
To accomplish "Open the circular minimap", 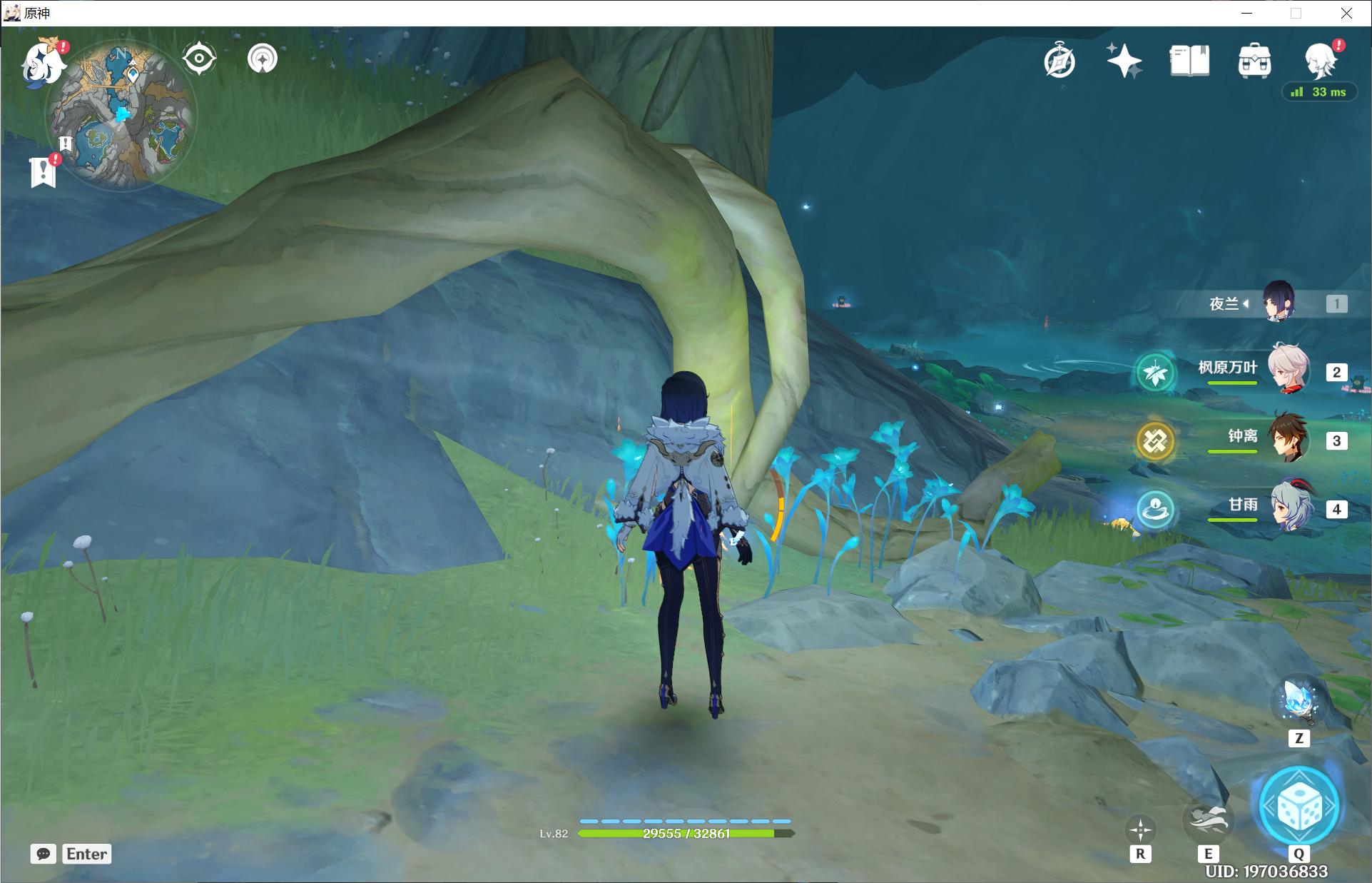I will pyautogui.click(x=121, y=113).
